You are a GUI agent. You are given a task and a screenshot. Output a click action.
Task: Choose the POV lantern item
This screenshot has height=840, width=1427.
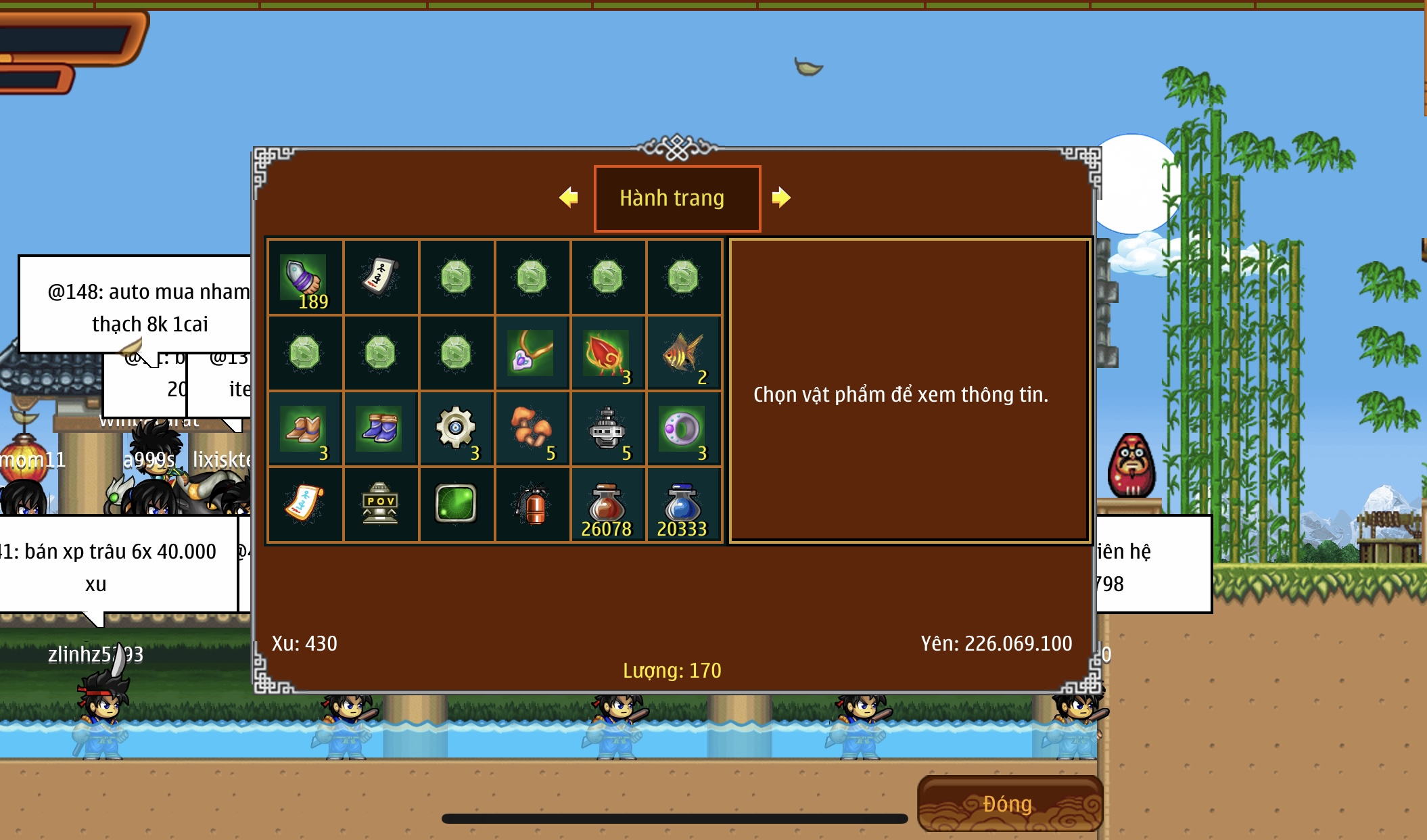tap(380, 505)
